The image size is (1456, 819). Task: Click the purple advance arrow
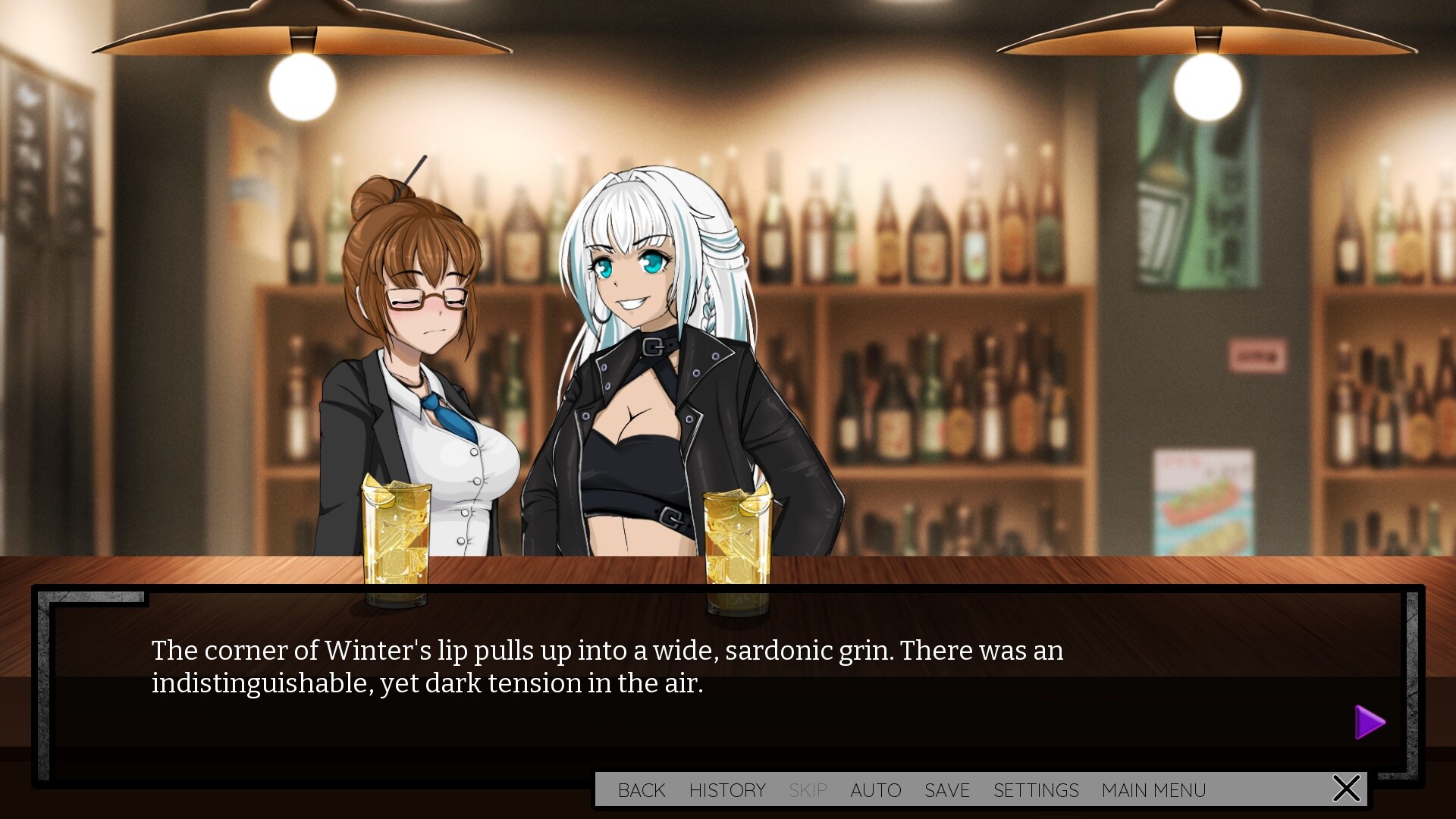click(x=1370, y=722)
